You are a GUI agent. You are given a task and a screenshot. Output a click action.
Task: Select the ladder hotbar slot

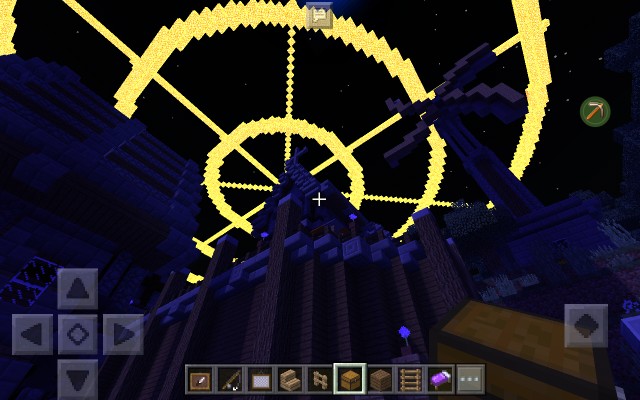[x=410, y=380]
